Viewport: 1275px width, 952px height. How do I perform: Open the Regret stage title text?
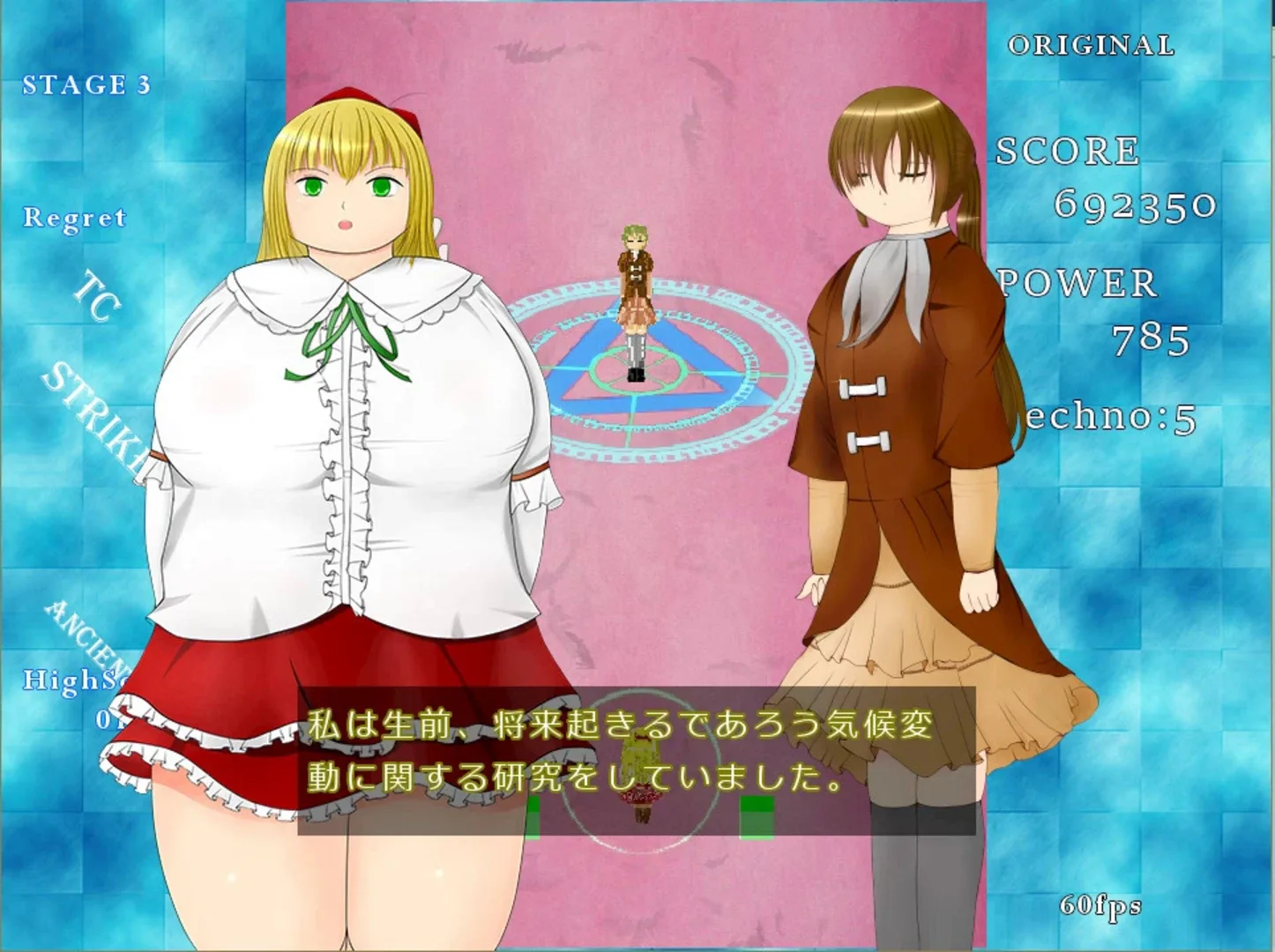click(75, 217)
